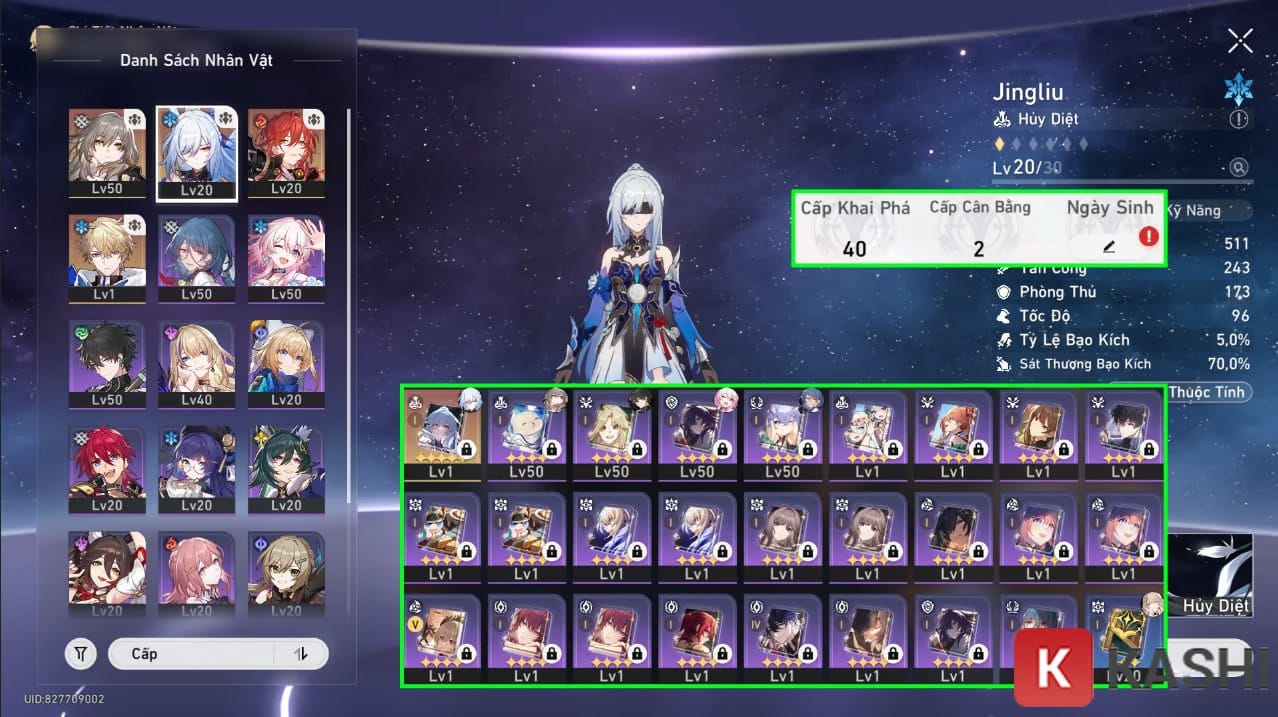Open the info icon beside Hủy Diệt
This screenshot has width=1278, height=717.
[1239, 119]
